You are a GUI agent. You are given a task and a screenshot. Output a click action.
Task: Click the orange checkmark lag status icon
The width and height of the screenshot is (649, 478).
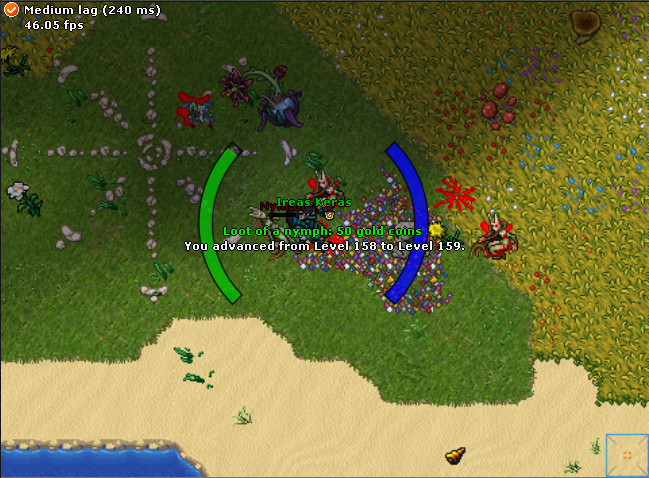point(12,10)
